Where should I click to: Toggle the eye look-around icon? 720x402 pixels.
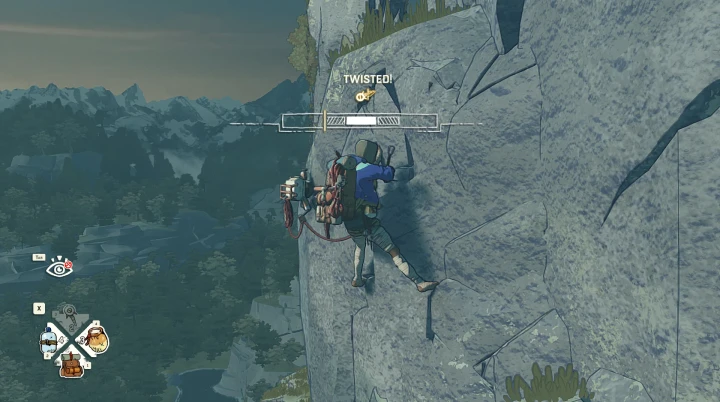pyautogui.click(x=60, y=267)
